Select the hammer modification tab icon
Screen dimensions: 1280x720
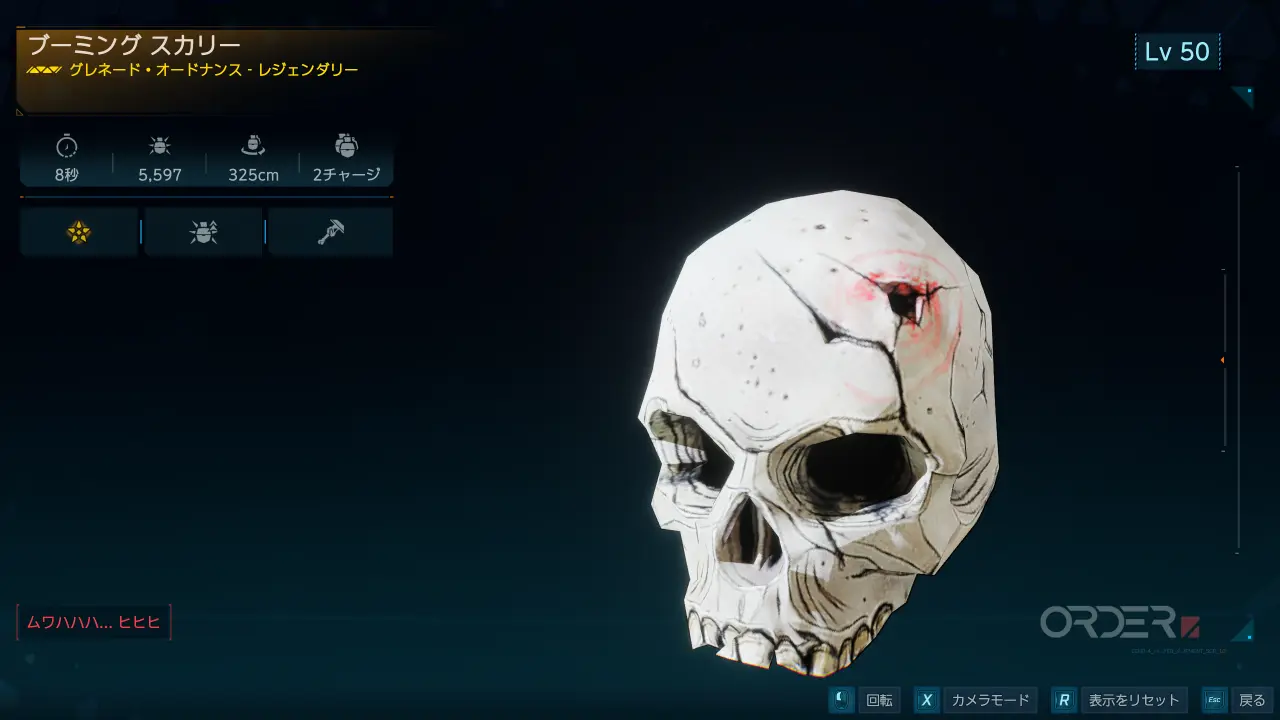coord(330,231)
